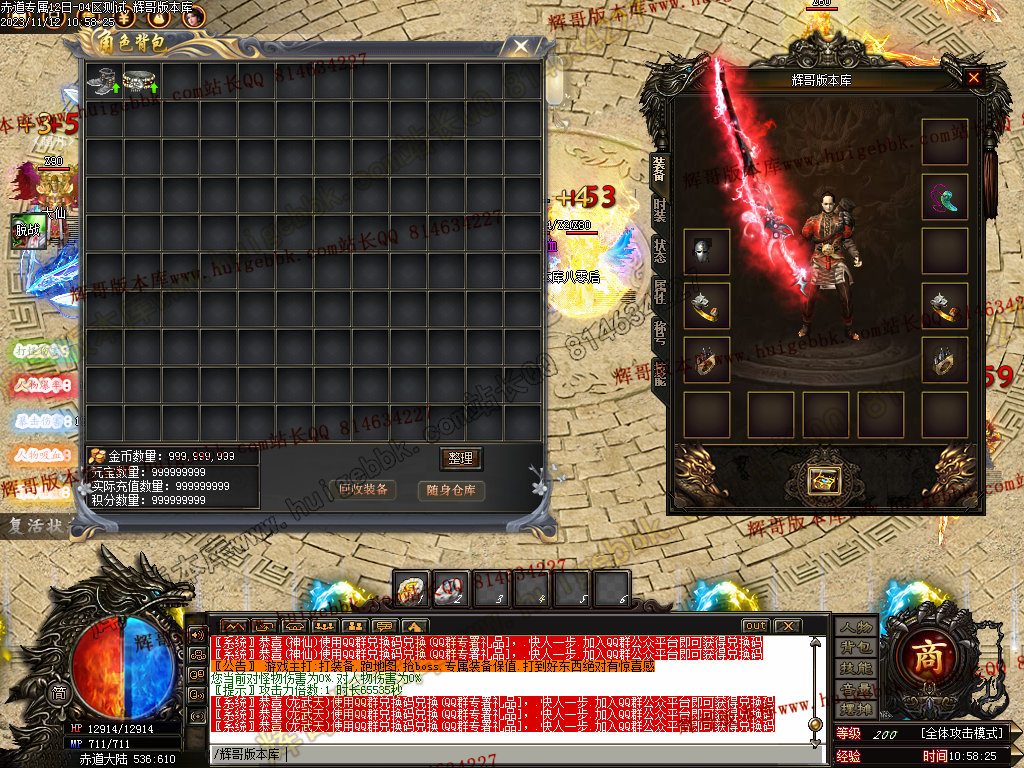
Task: Open the 状态 status tab
Action: pos(660,249)
